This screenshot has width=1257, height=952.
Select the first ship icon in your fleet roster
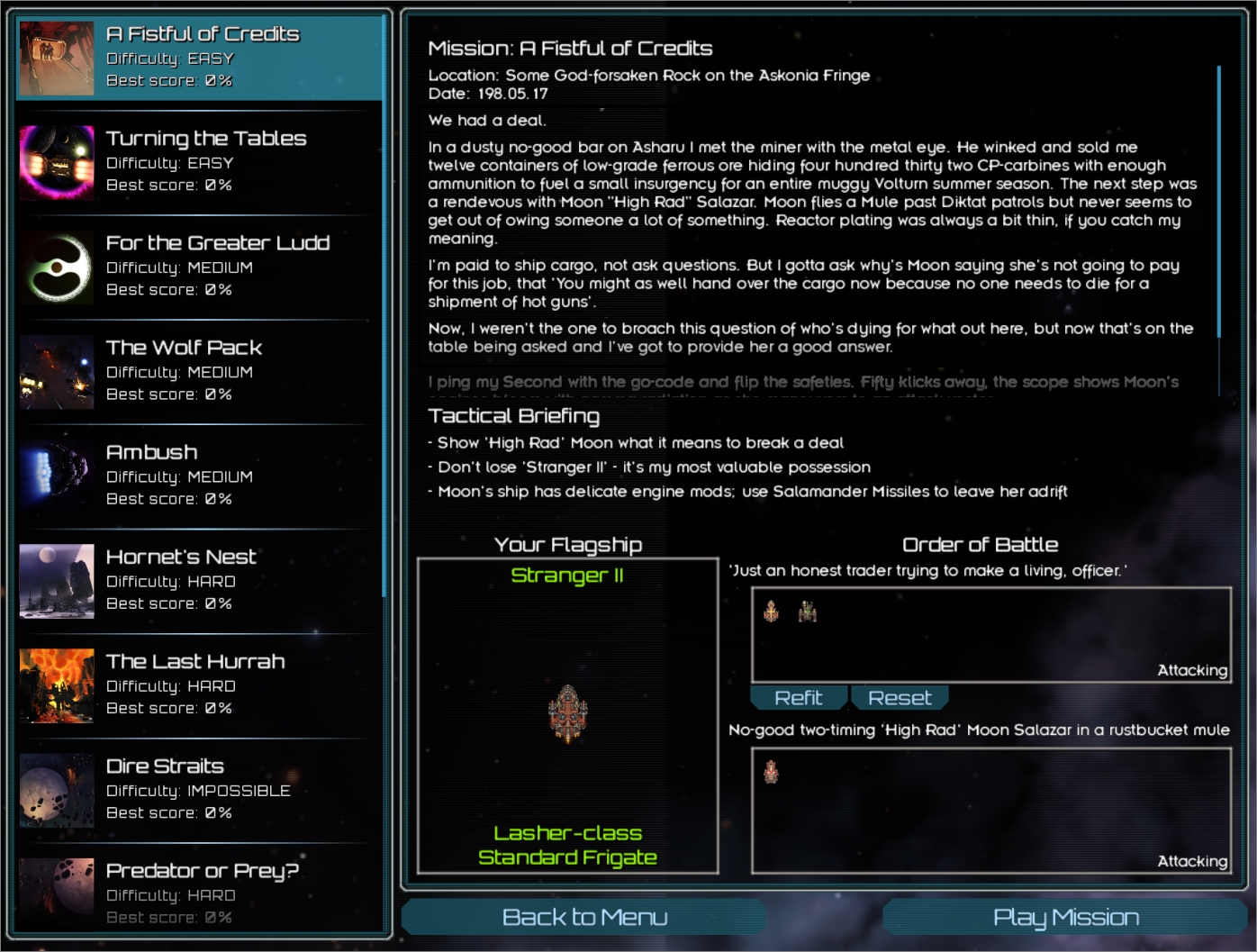click(770, 612)
